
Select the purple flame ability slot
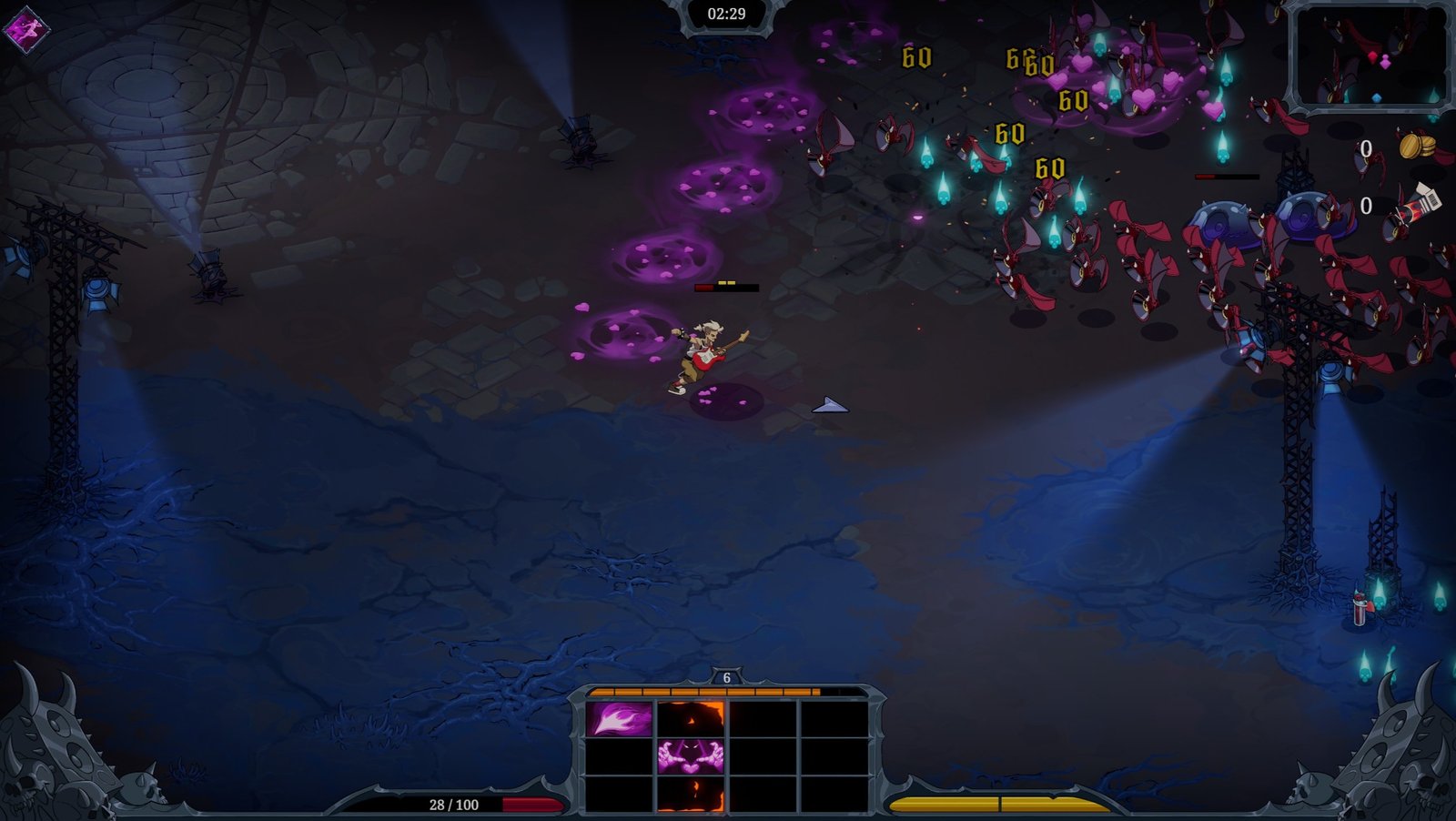pos(619,719)
